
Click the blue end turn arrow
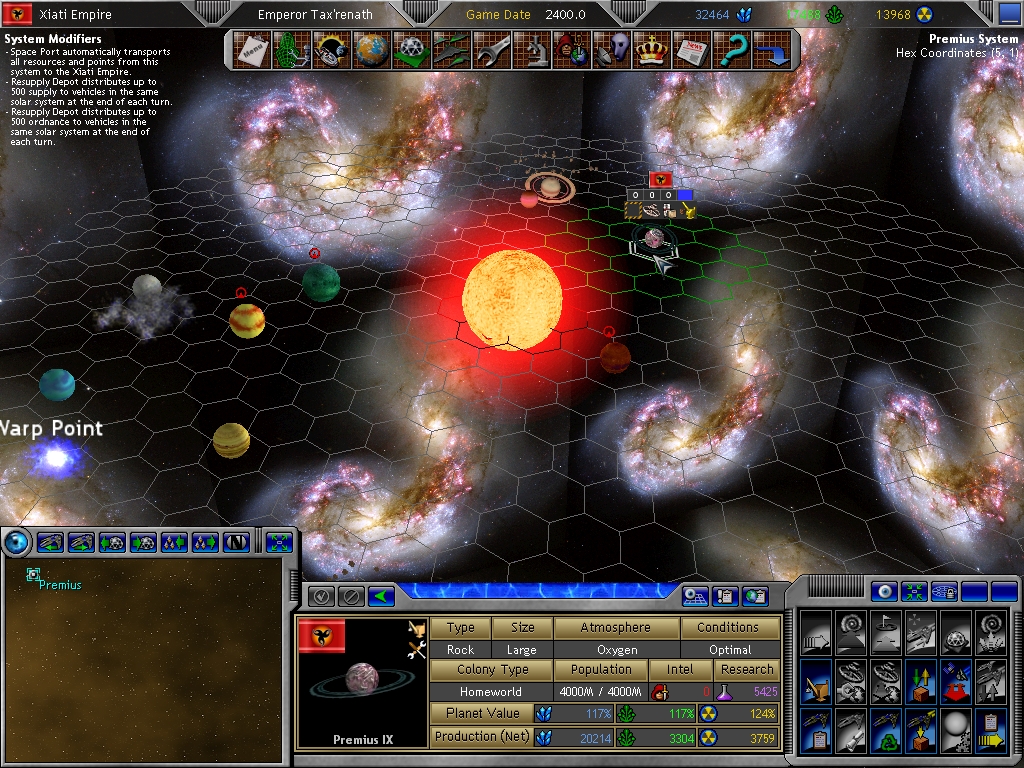click(x=771, y=49)
